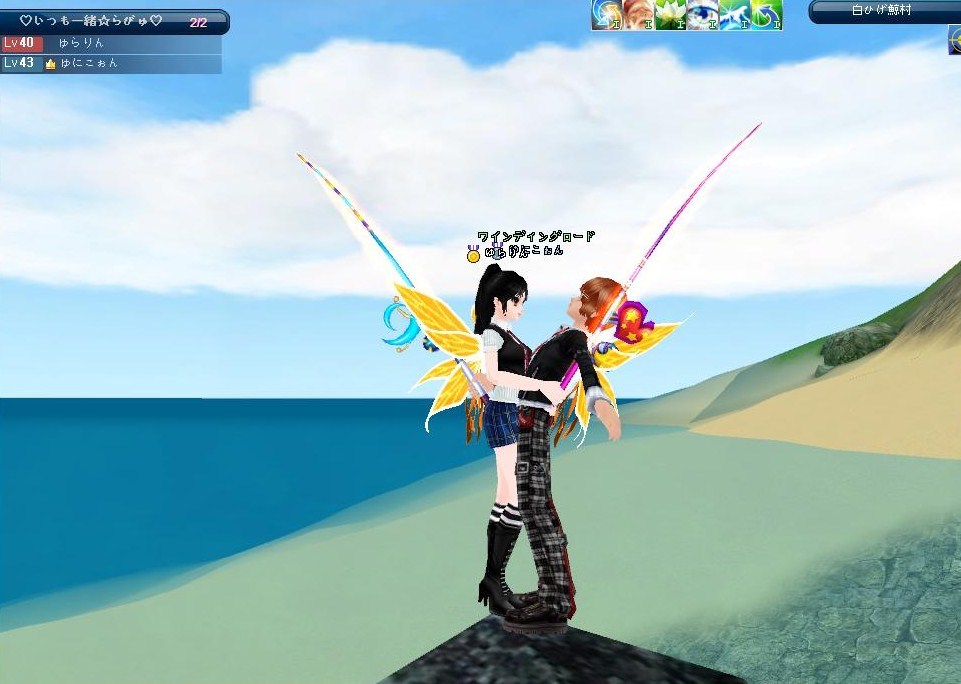Click the white lotus flower buff icon

coord(669,14)
